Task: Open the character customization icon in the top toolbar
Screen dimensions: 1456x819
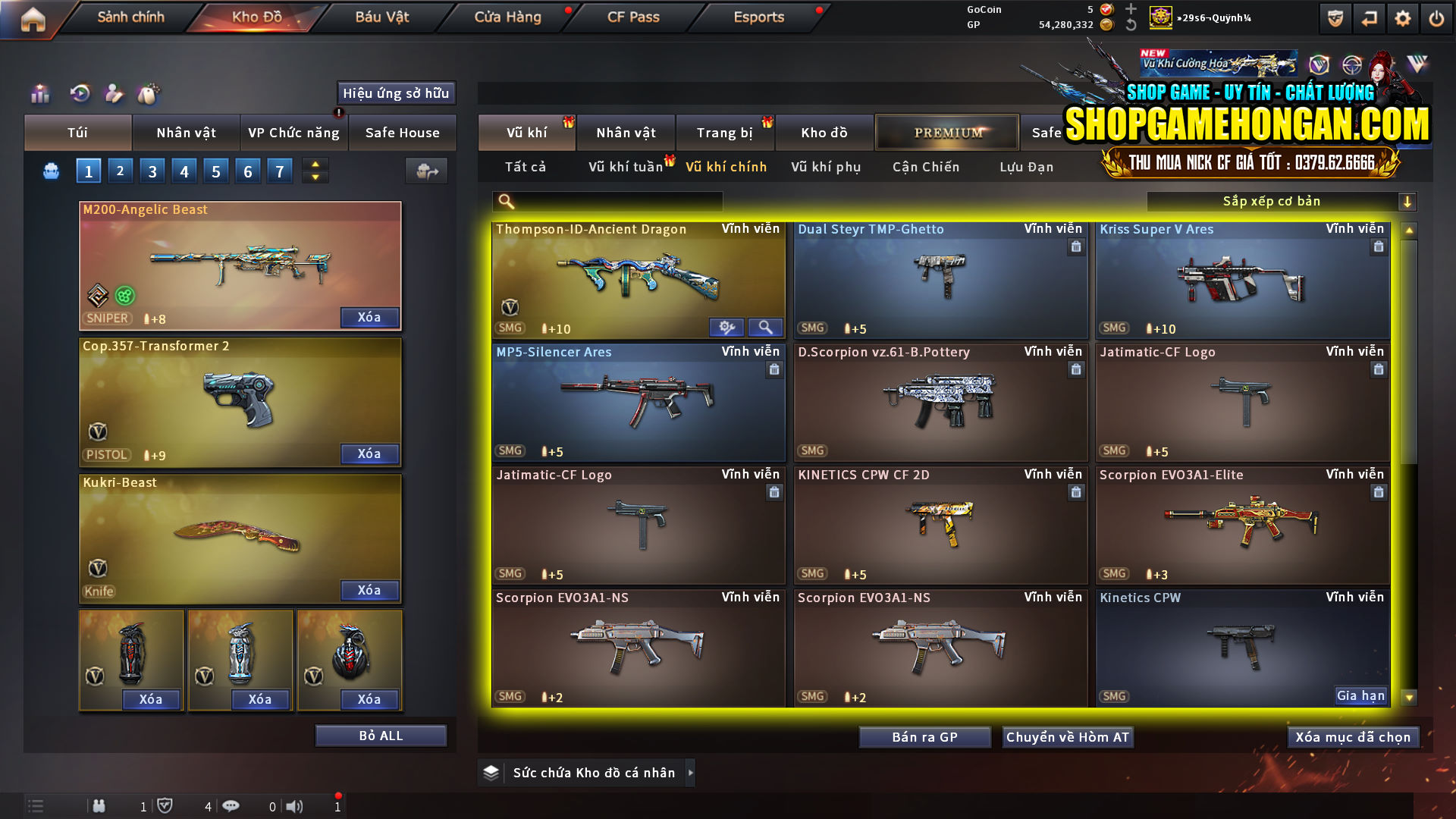Action: (114, 95)
